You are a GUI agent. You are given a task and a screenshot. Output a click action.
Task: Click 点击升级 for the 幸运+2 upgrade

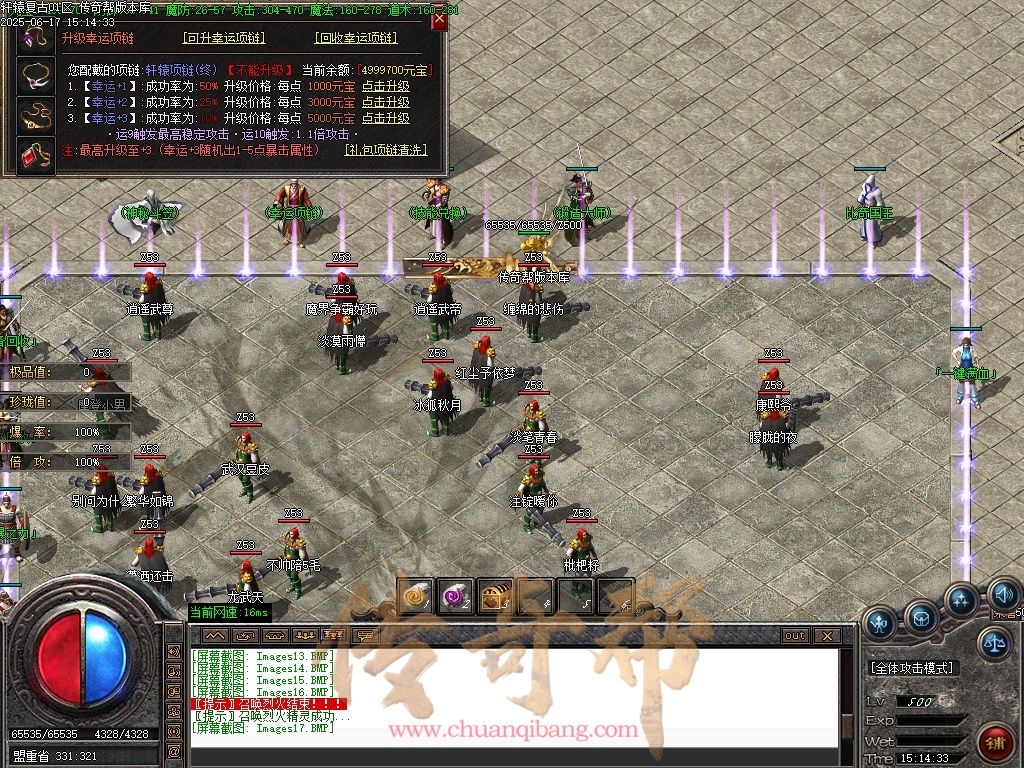(385, 102)
